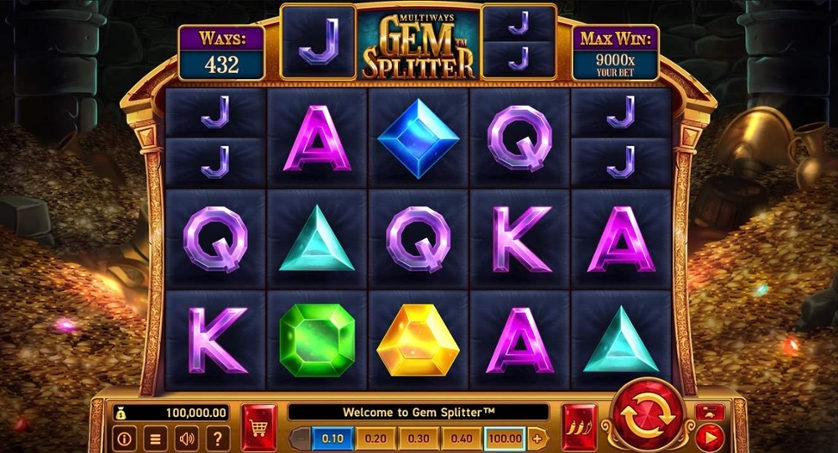Increase bet with the plus button

pos(537,438)
